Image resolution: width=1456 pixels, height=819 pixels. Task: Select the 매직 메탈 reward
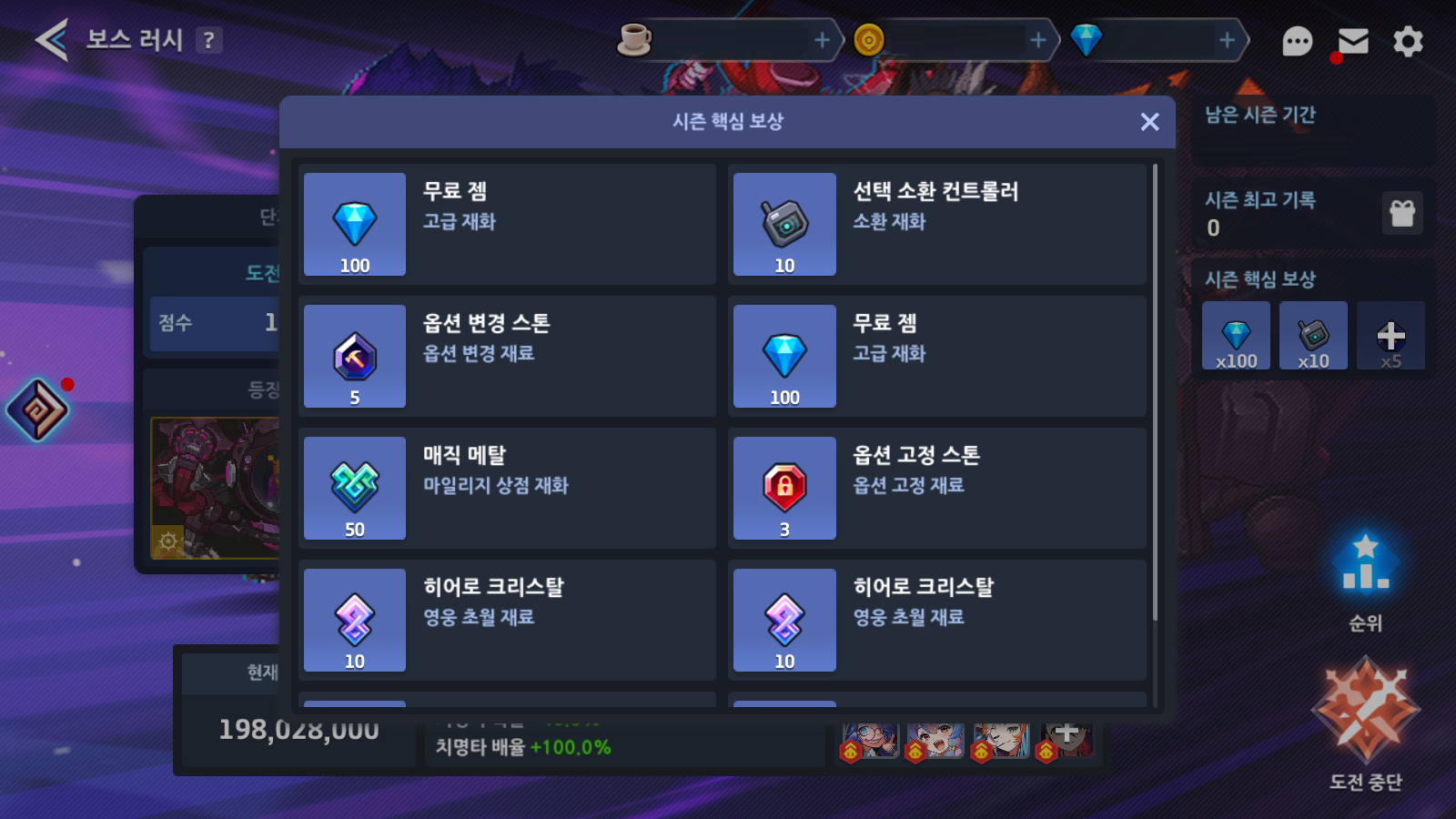[508, 488]
